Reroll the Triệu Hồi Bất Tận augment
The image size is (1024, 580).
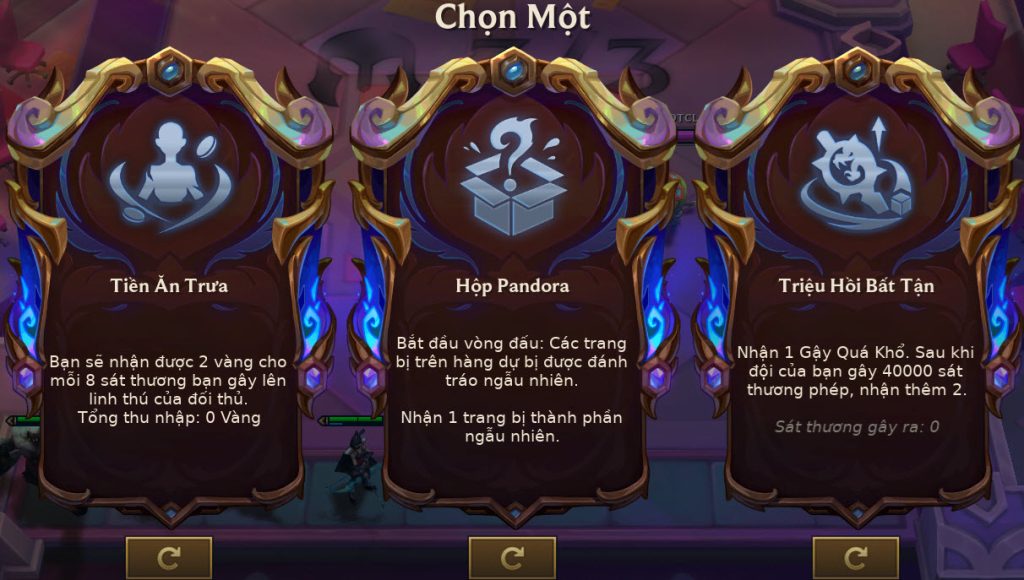[855, 557]
